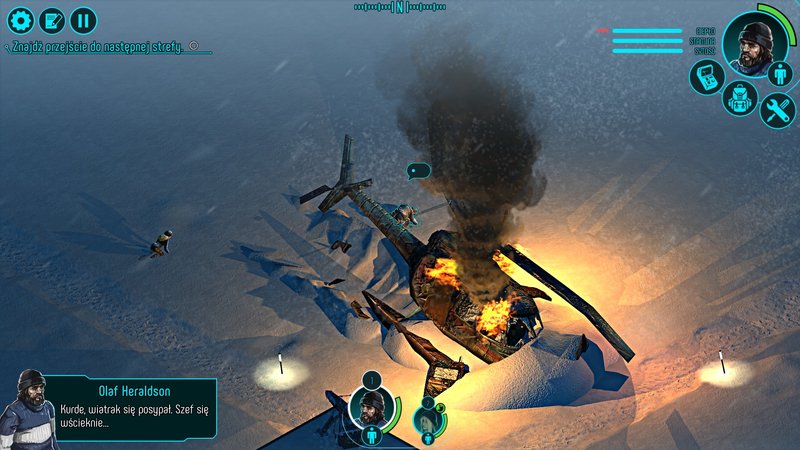
Task: Open the backpack inventory
Action: click(740, 99)
